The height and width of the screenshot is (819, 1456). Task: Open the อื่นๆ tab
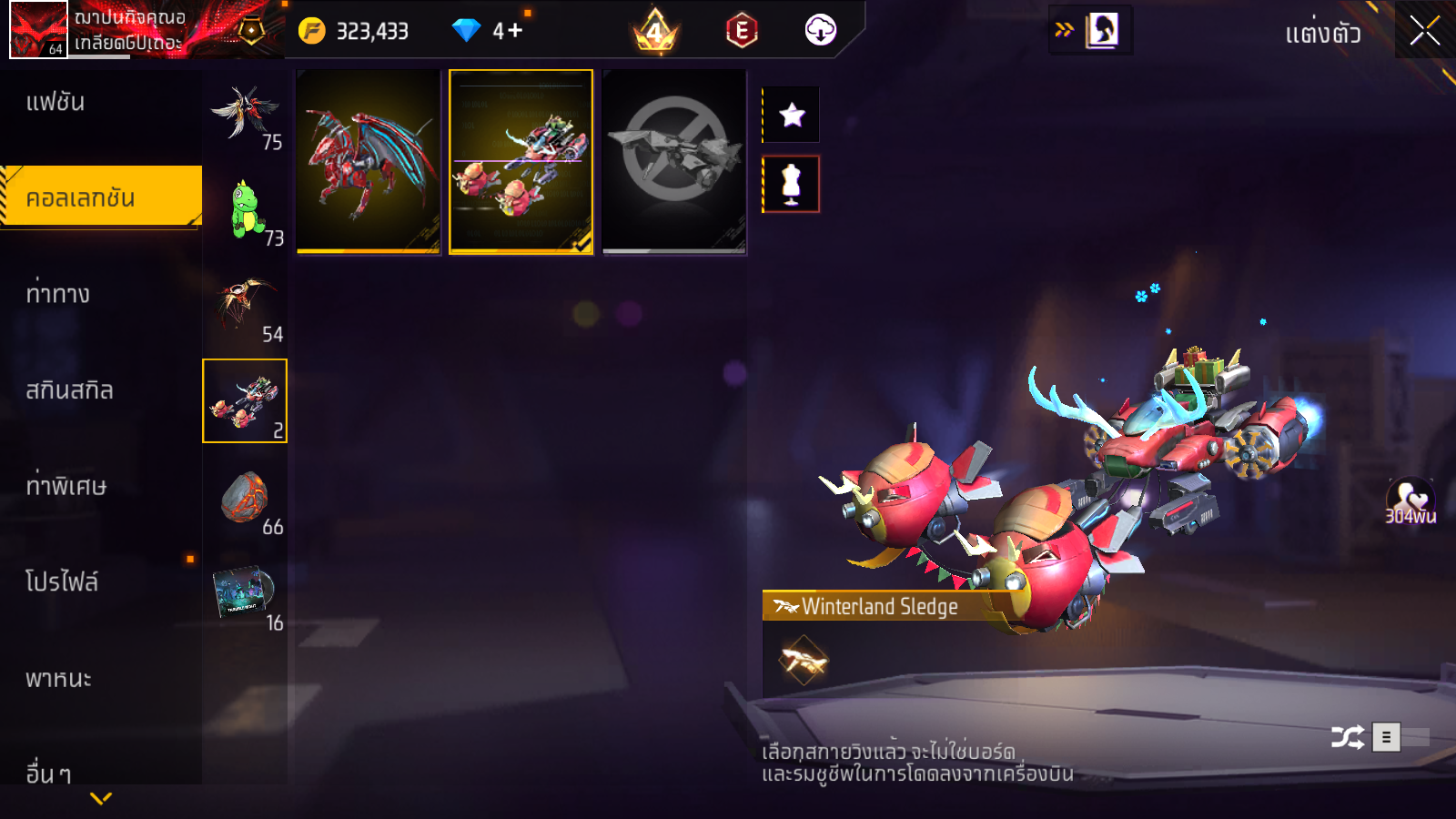49,773
